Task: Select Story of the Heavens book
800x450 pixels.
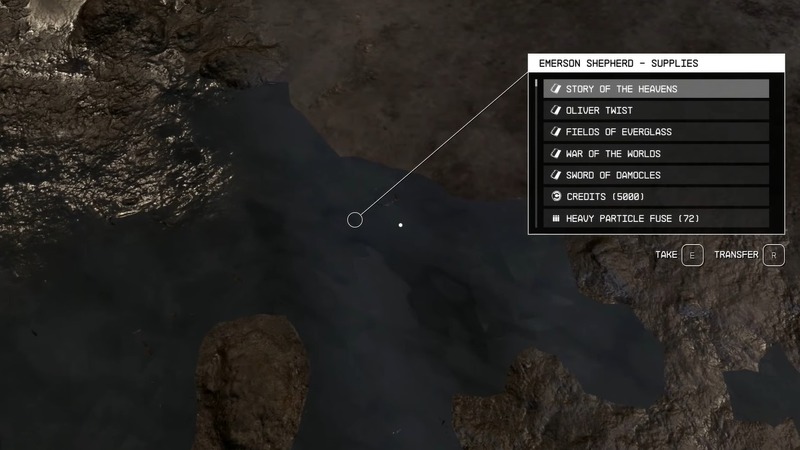Action: (655, 89)
